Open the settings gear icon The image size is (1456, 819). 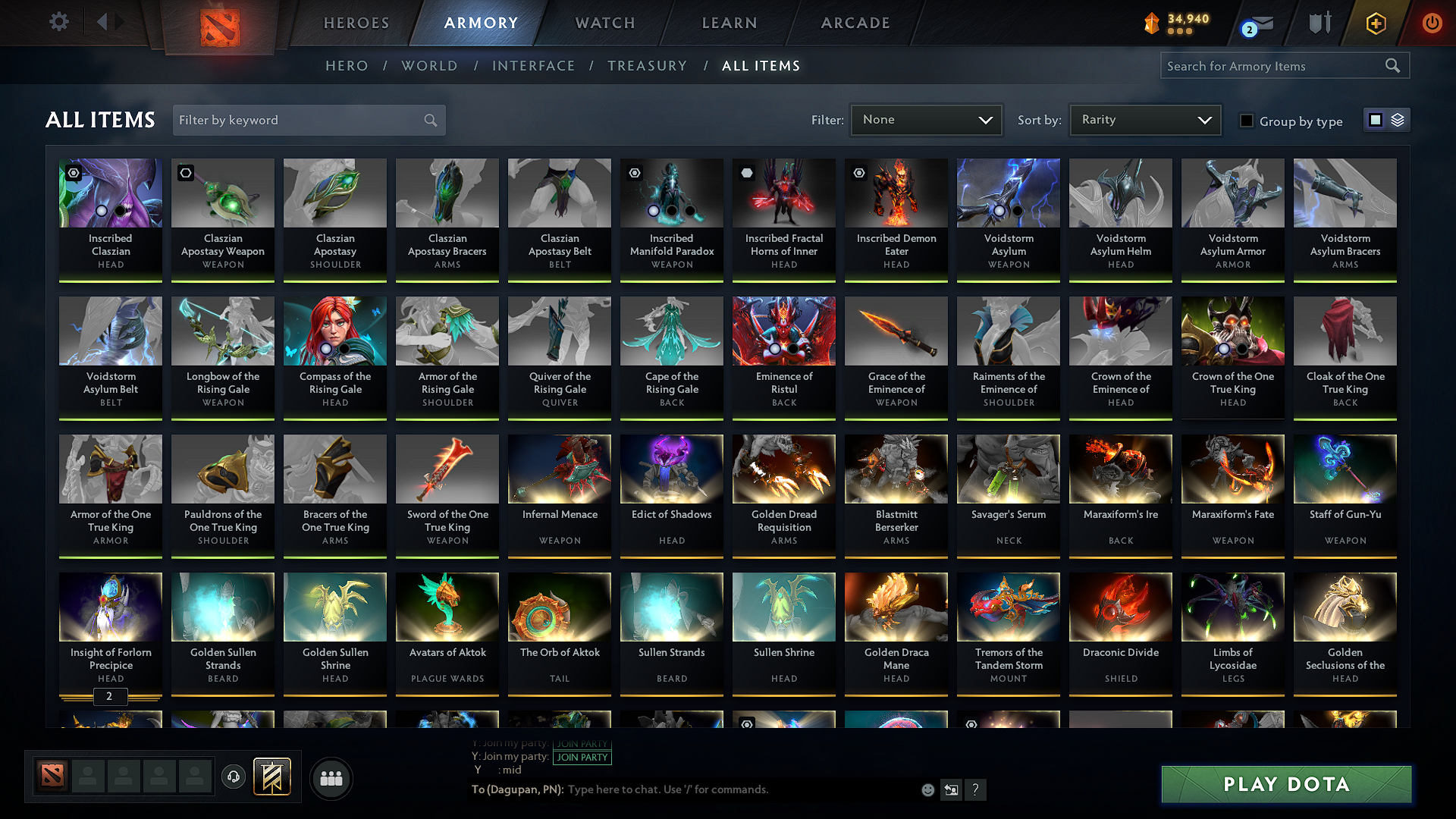58,22
